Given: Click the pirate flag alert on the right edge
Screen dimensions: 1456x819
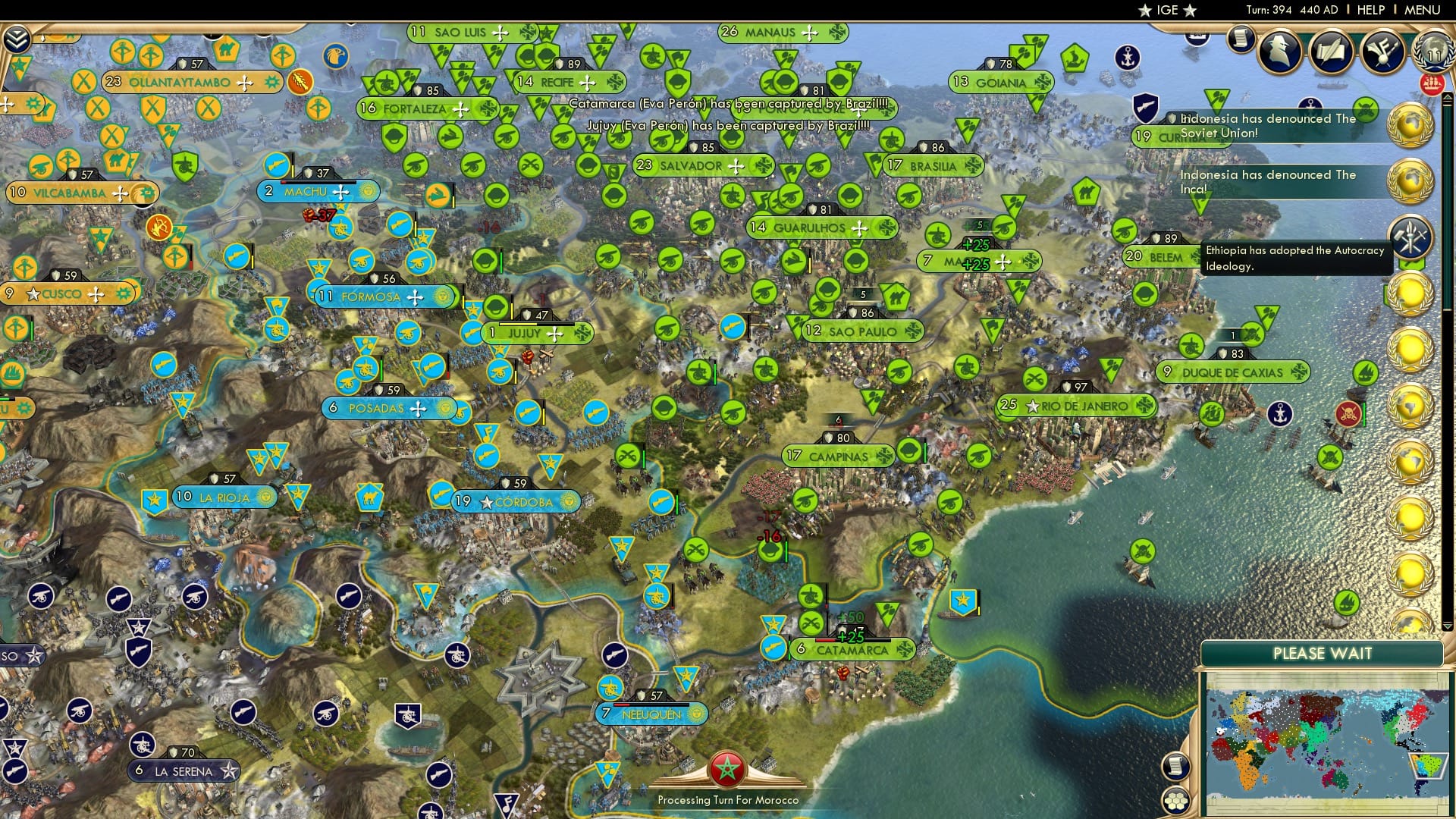Looking at the screenshot, I should 1349,413.
